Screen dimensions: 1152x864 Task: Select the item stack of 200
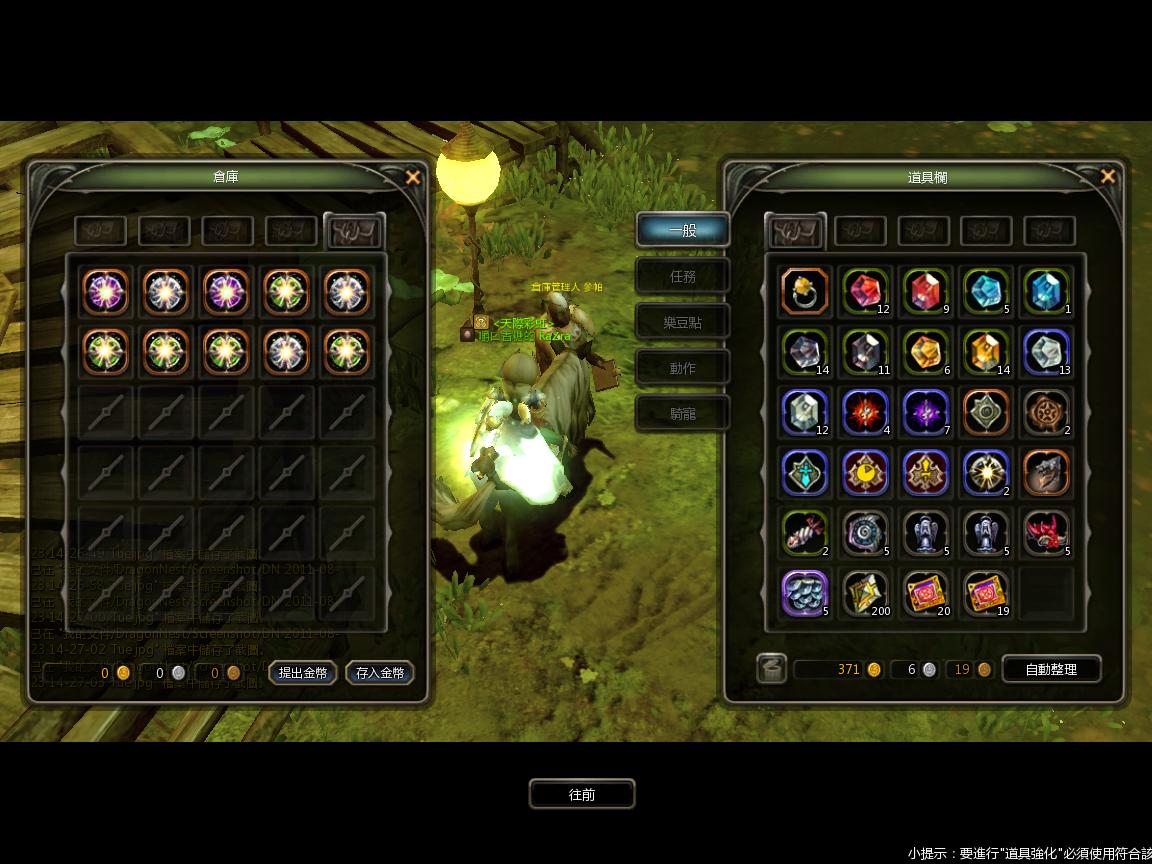coord(865,592)
